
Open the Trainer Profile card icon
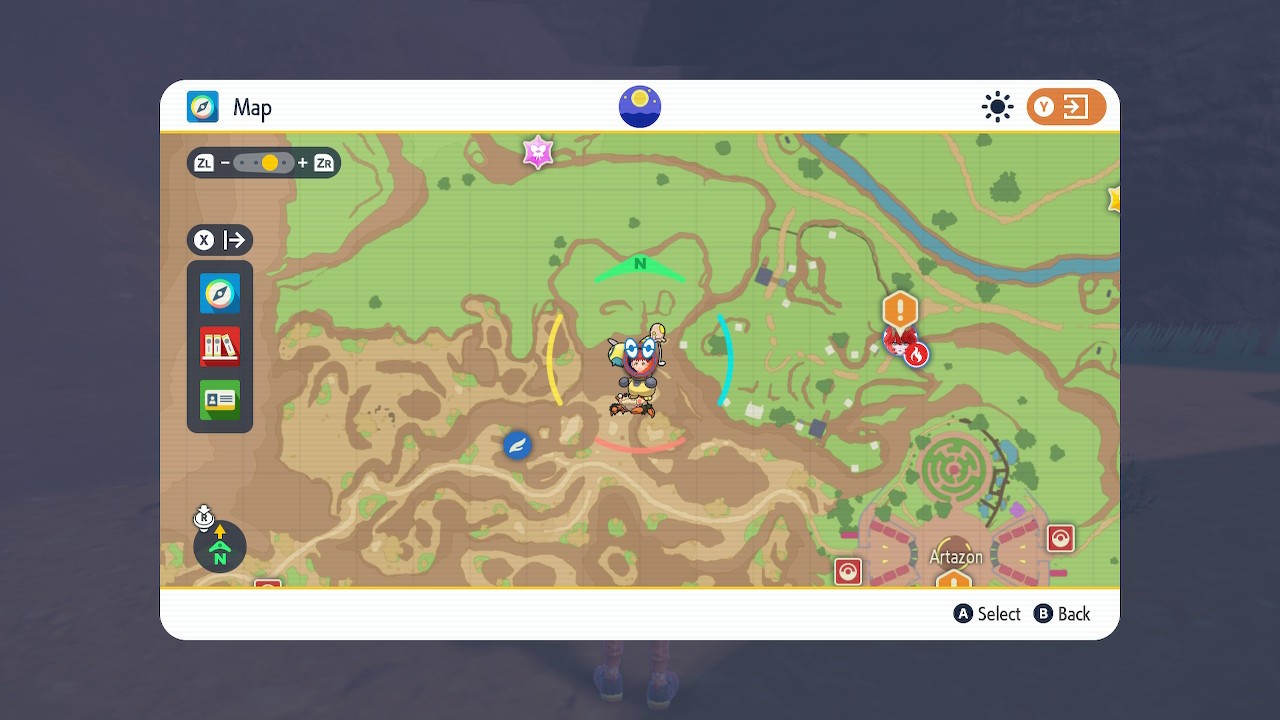(x=219, y=397)
